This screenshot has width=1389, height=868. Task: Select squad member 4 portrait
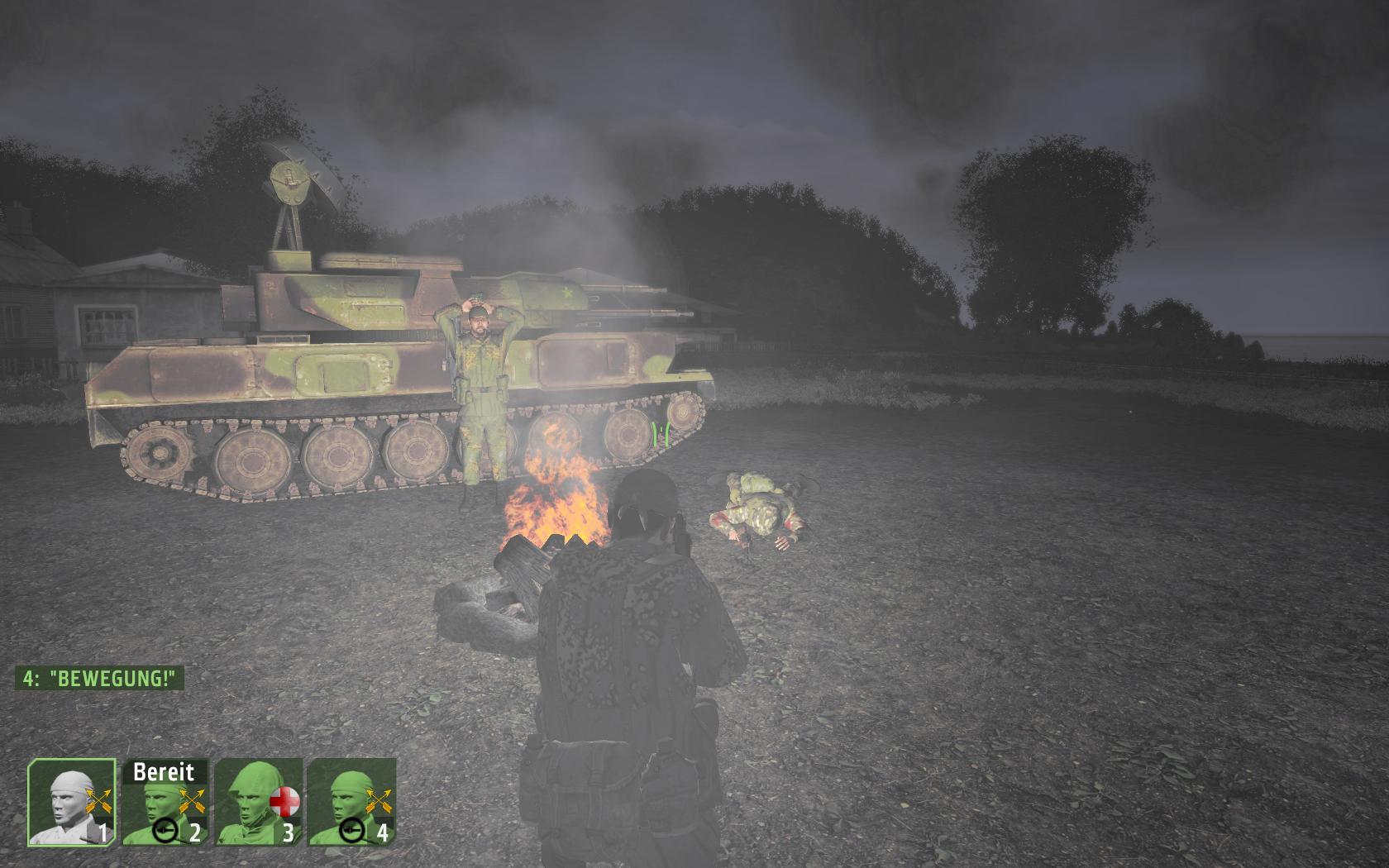click(351, 803)
